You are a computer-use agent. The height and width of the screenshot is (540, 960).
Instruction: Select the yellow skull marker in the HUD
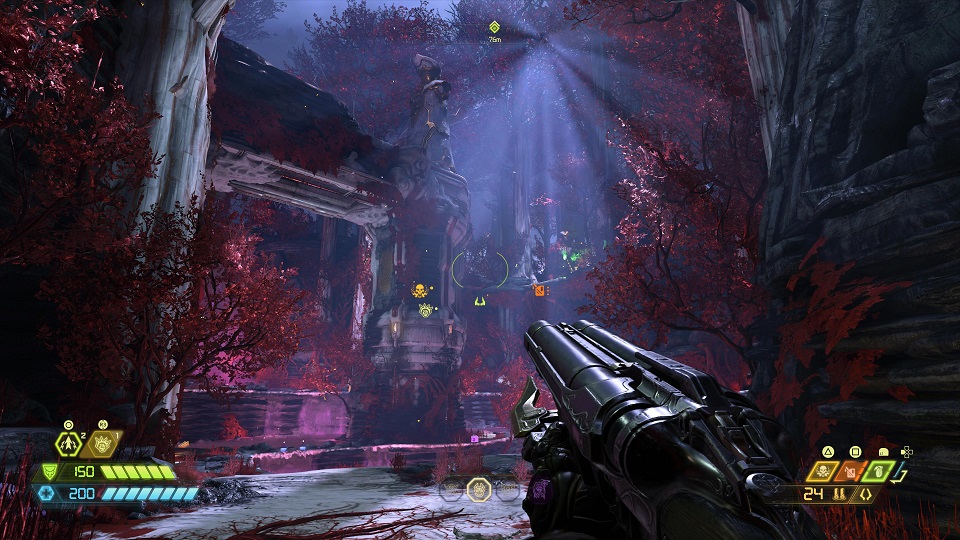(418, 291)
